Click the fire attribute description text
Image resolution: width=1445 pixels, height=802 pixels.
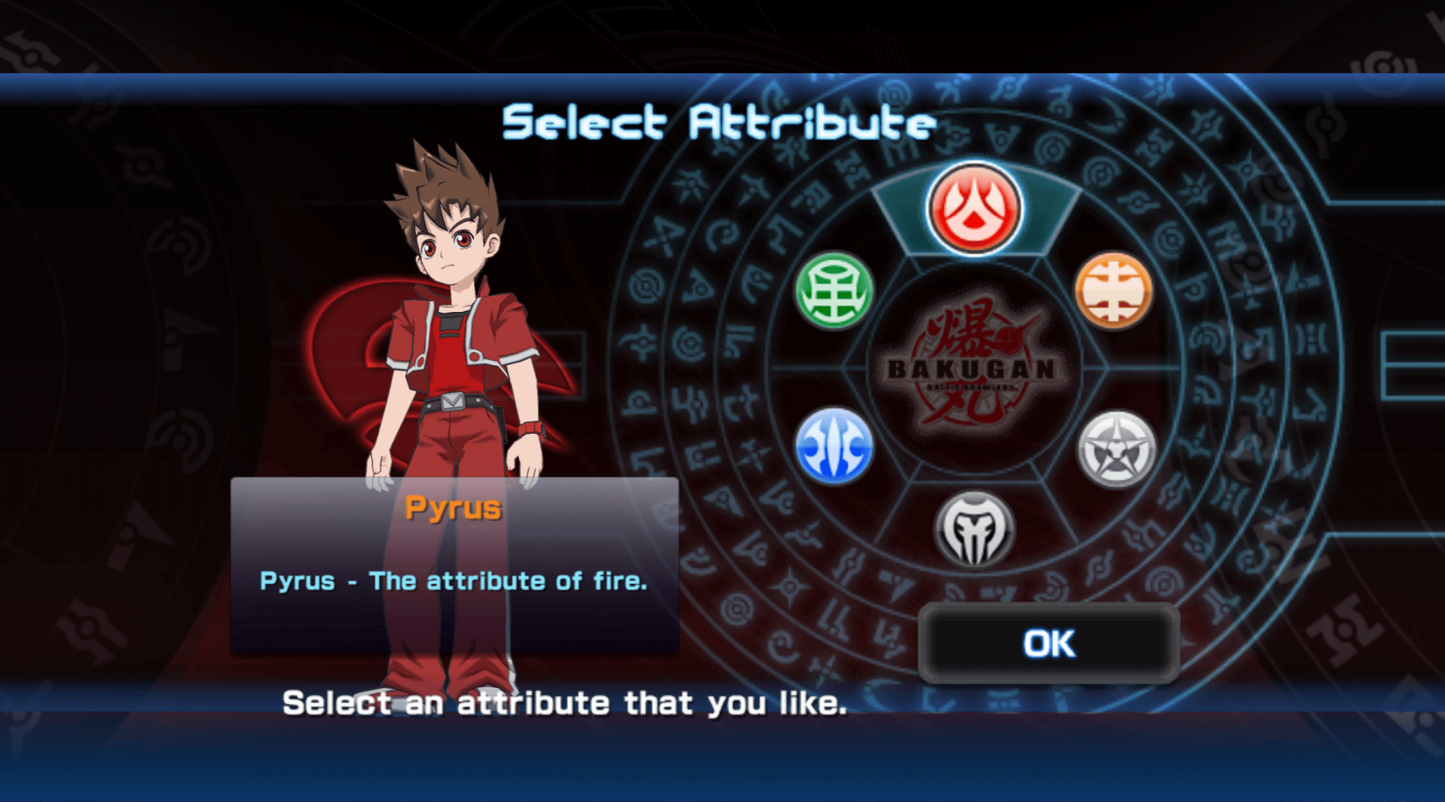tap(455, 580)
